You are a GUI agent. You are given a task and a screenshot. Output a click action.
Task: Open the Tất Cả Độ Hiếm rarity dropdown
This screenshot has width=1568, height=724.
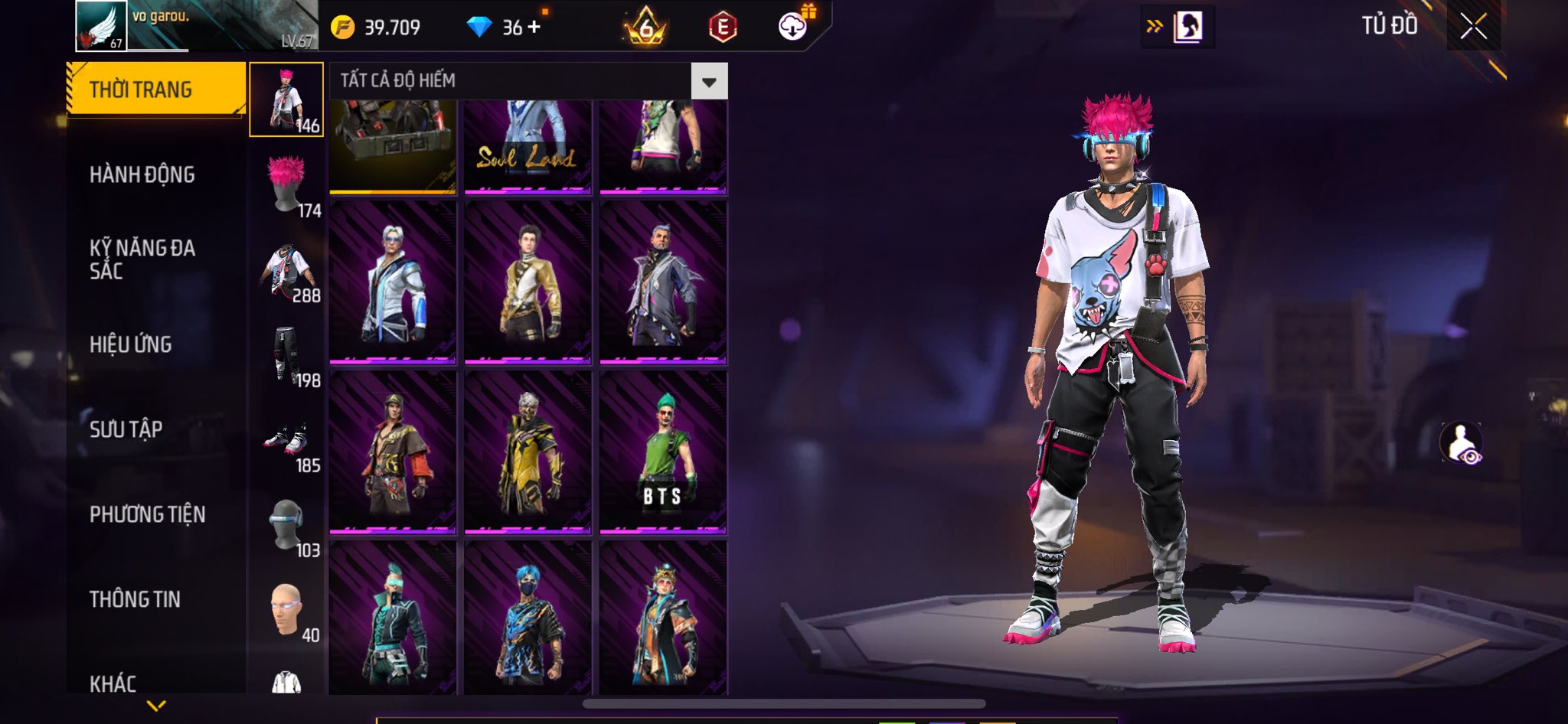coord(709,81)
